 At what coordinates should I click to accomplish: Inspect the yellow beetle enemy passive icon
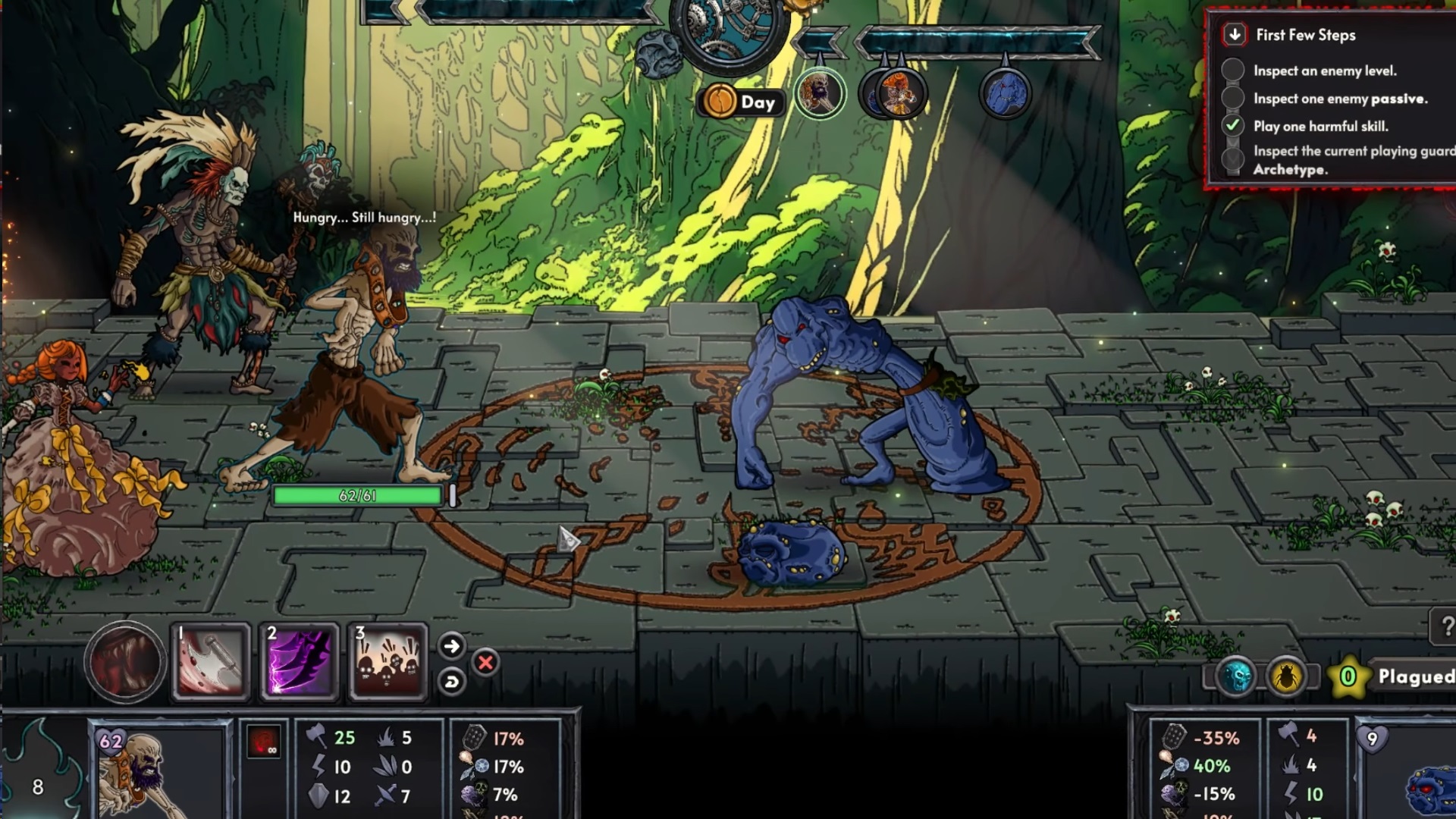click(1285, 677)
